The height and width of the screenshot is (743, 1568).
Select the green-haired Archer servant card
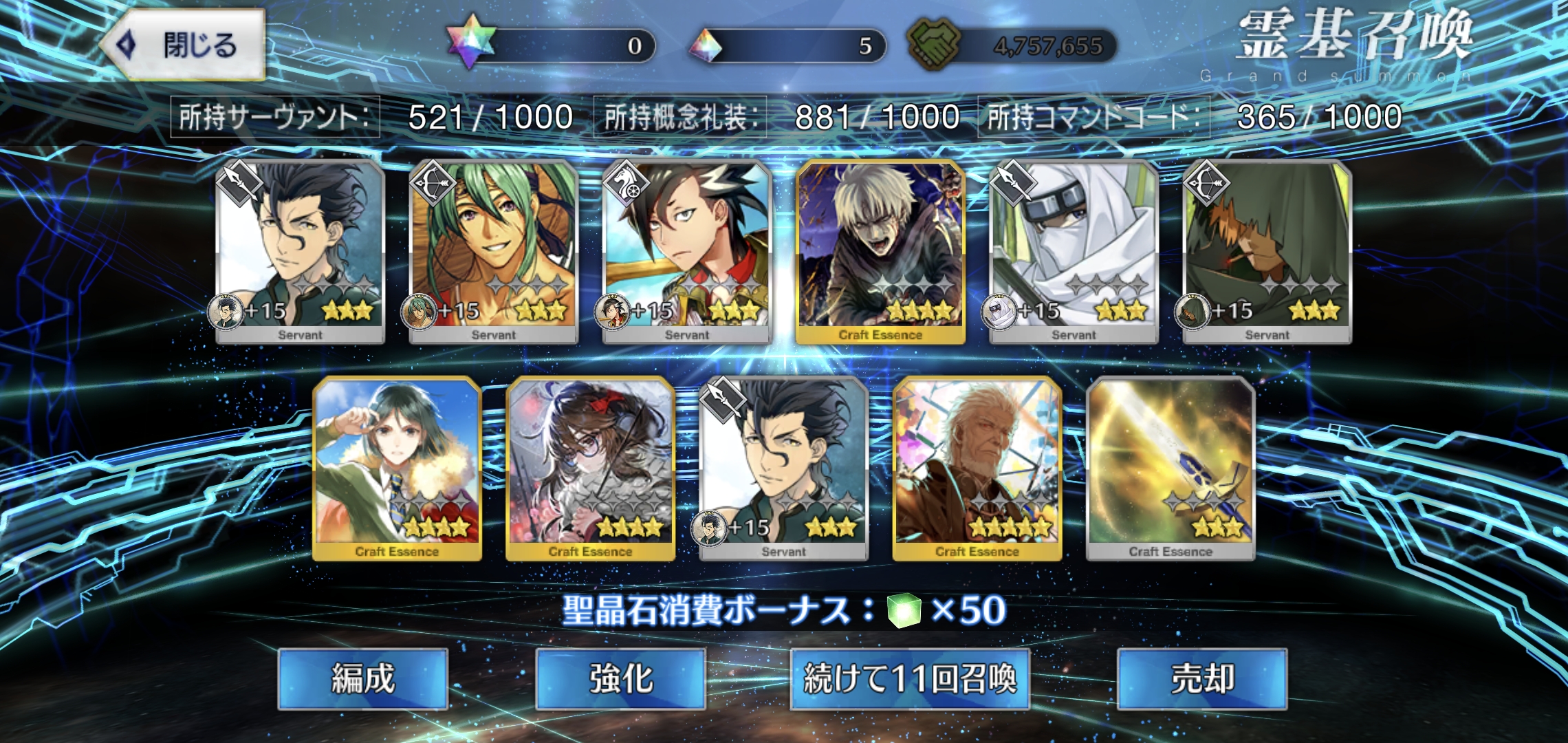(493, 252)
